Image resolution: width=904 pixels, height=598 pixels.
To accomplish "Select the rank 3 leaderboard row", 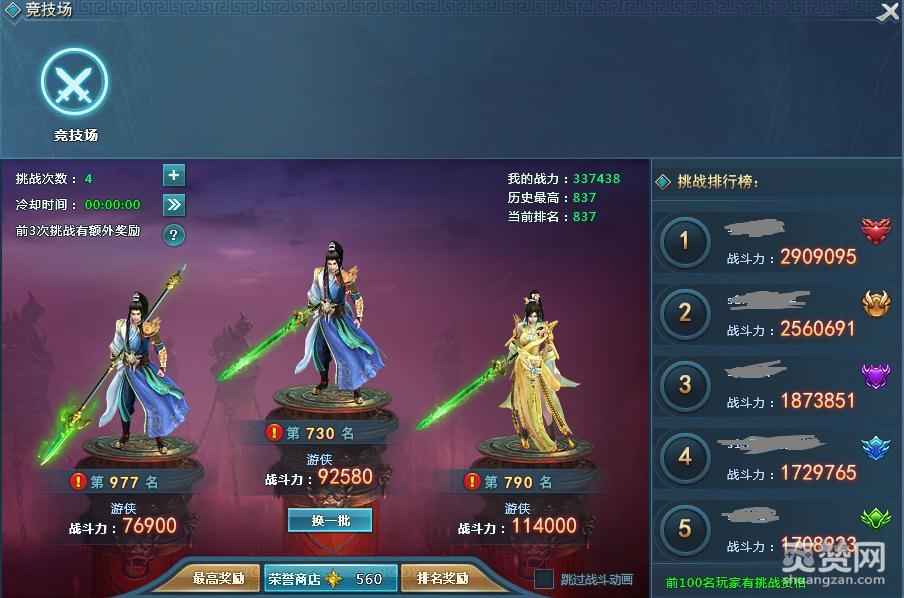I will tap(775, 385).
